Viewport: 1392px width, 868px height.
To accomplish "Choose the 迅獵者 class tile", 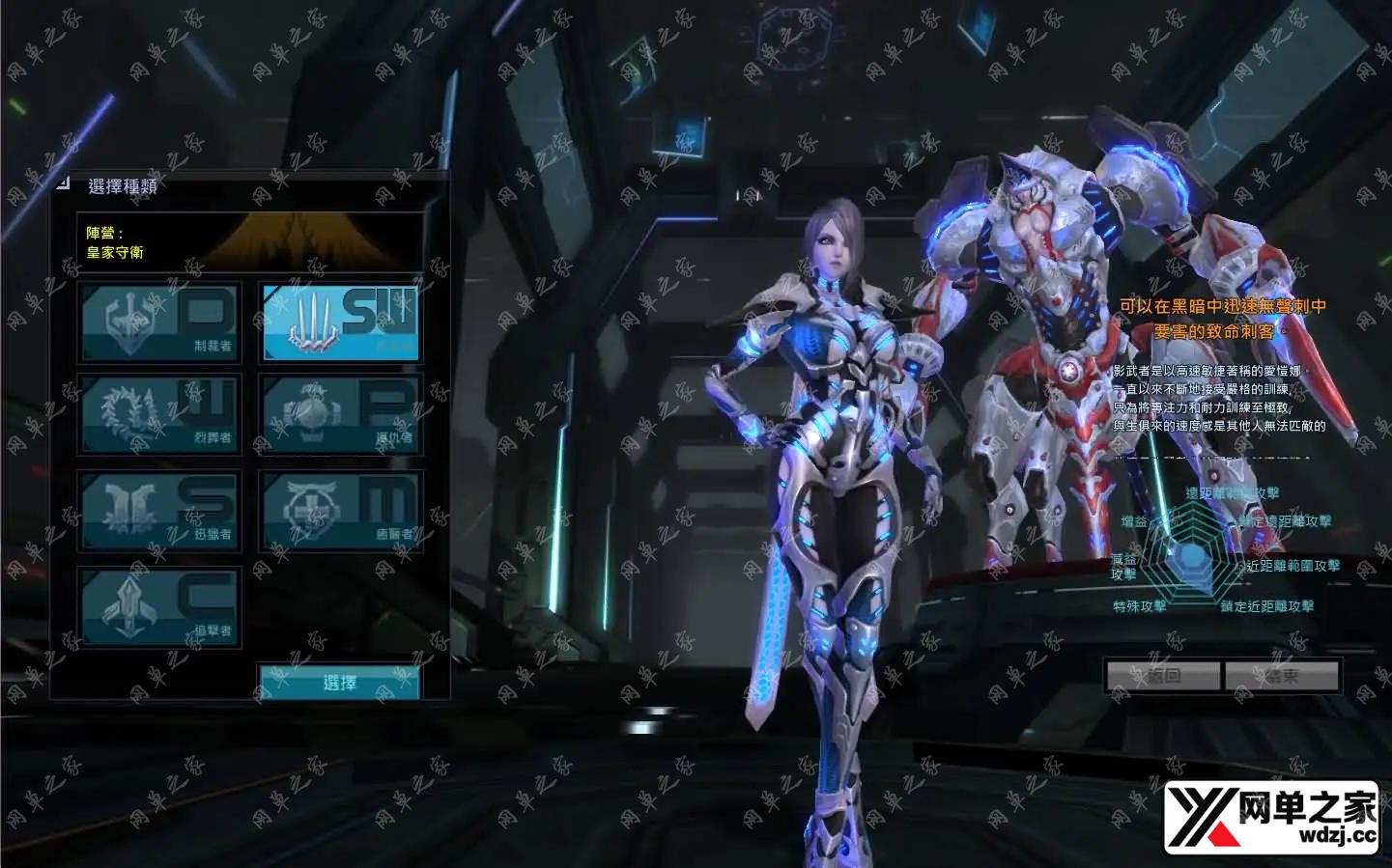I will [x=159, y=511].
